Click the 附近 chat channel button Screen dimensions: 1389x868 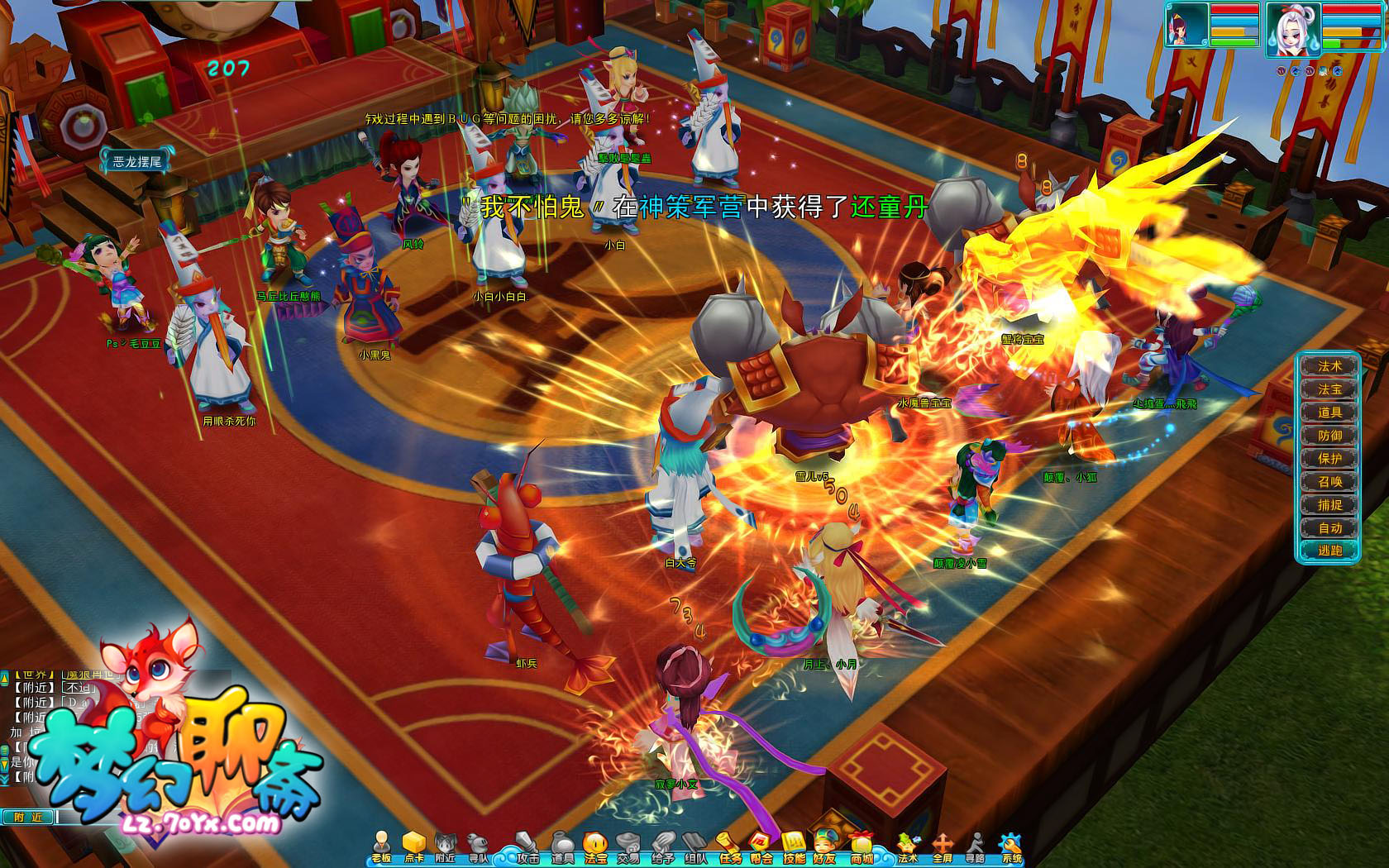28,817
